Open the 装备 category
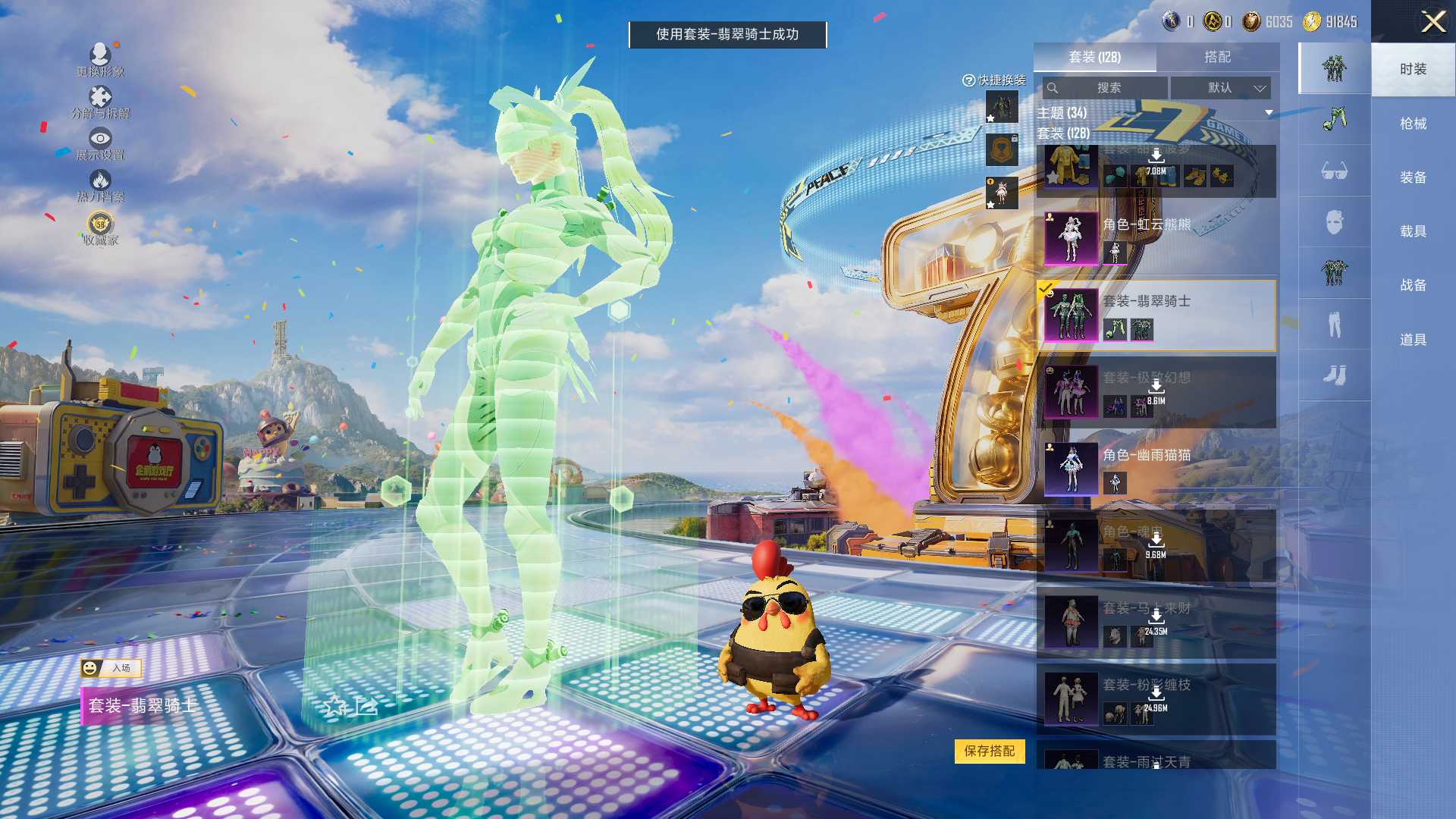This screenshot has width=1456, height=819. pyautogui.click(x=1413, y=177)
